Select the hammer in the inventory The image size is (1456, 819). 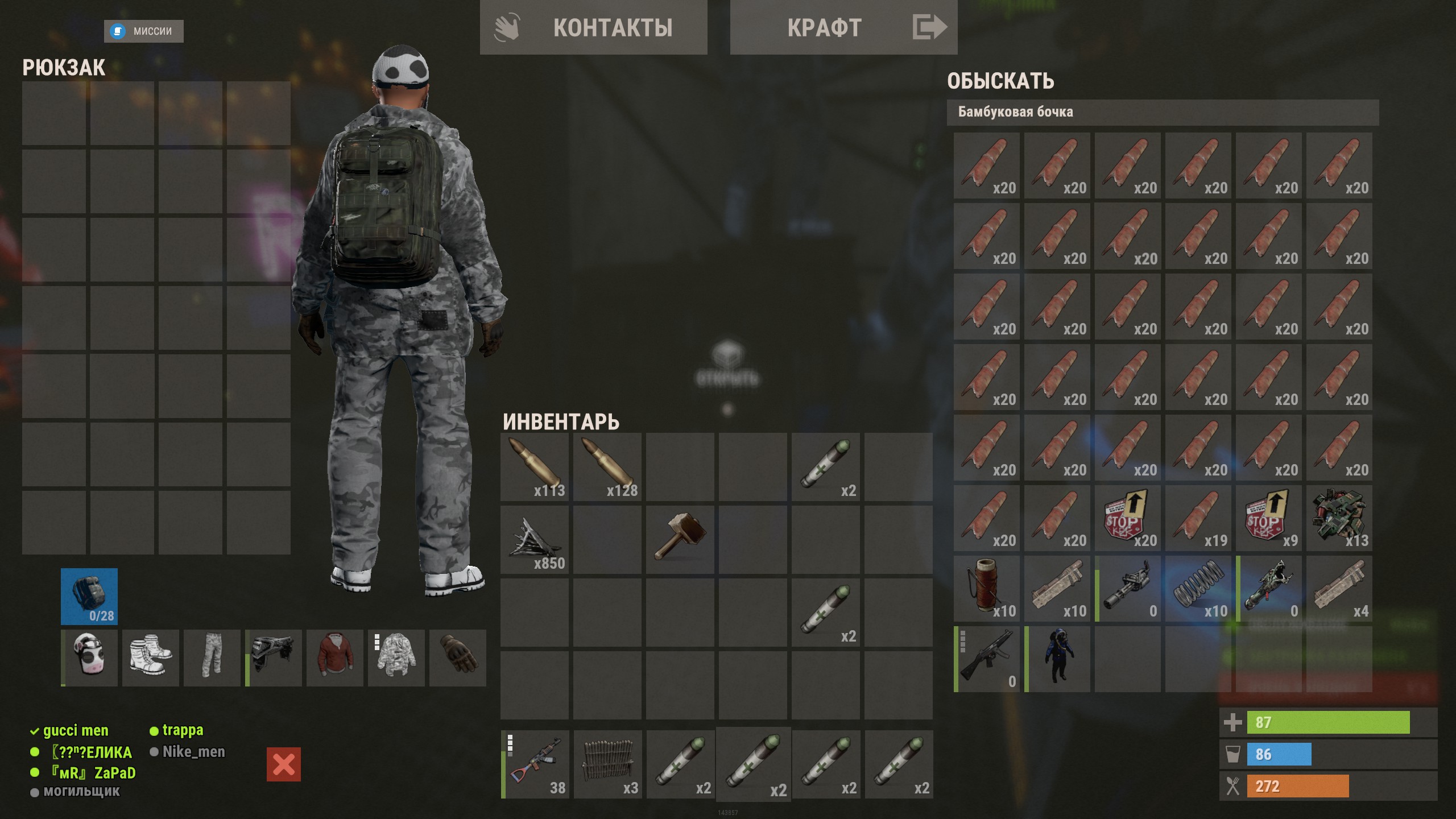680,540
